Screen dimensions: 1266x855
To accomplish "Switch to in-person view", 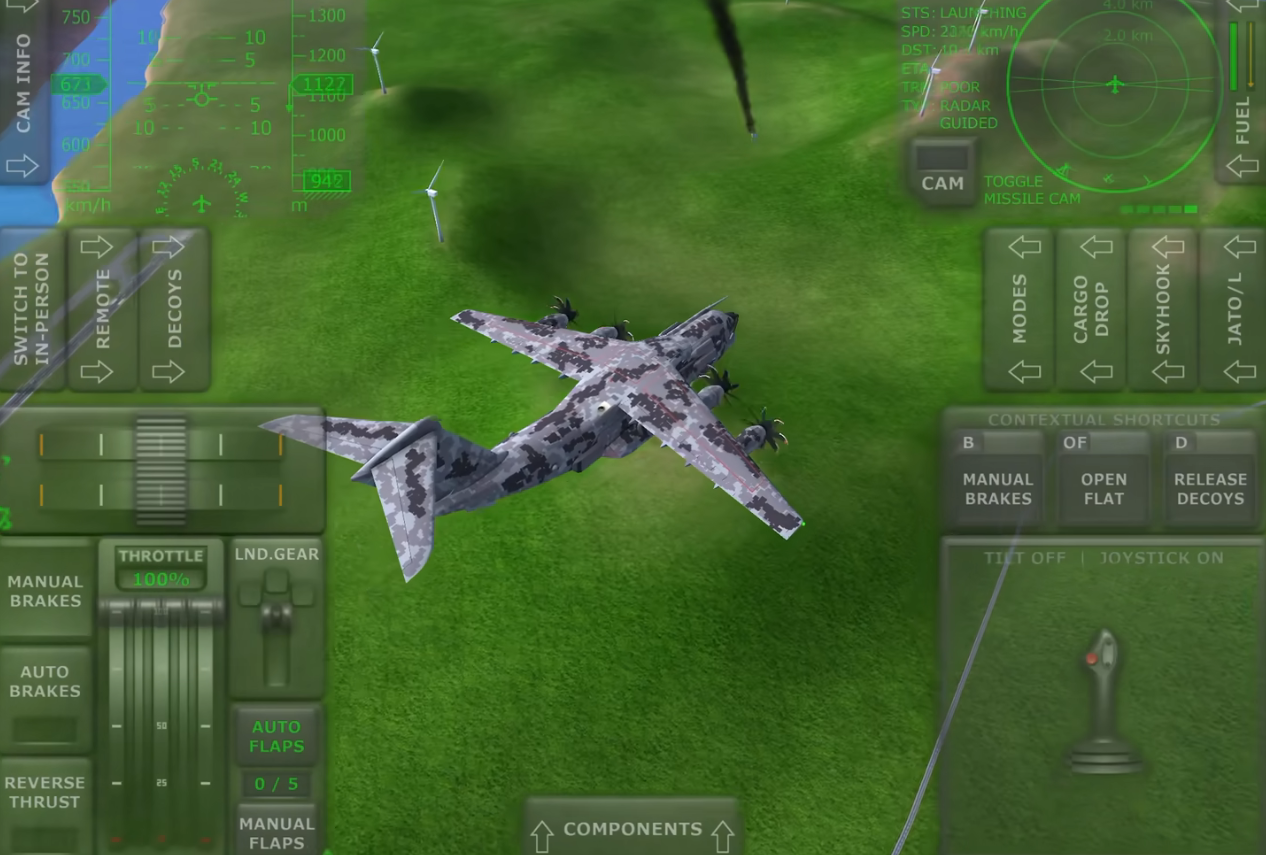I will point(31,309).
